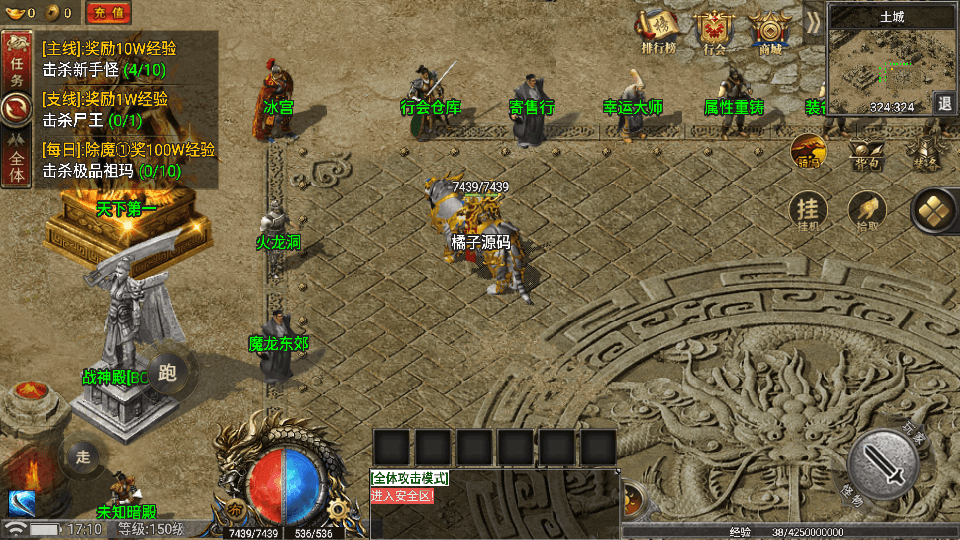Select the daily quest 击杀极品祖玛 entry
Screen dimensions: 960x540
tap(110, 170)
